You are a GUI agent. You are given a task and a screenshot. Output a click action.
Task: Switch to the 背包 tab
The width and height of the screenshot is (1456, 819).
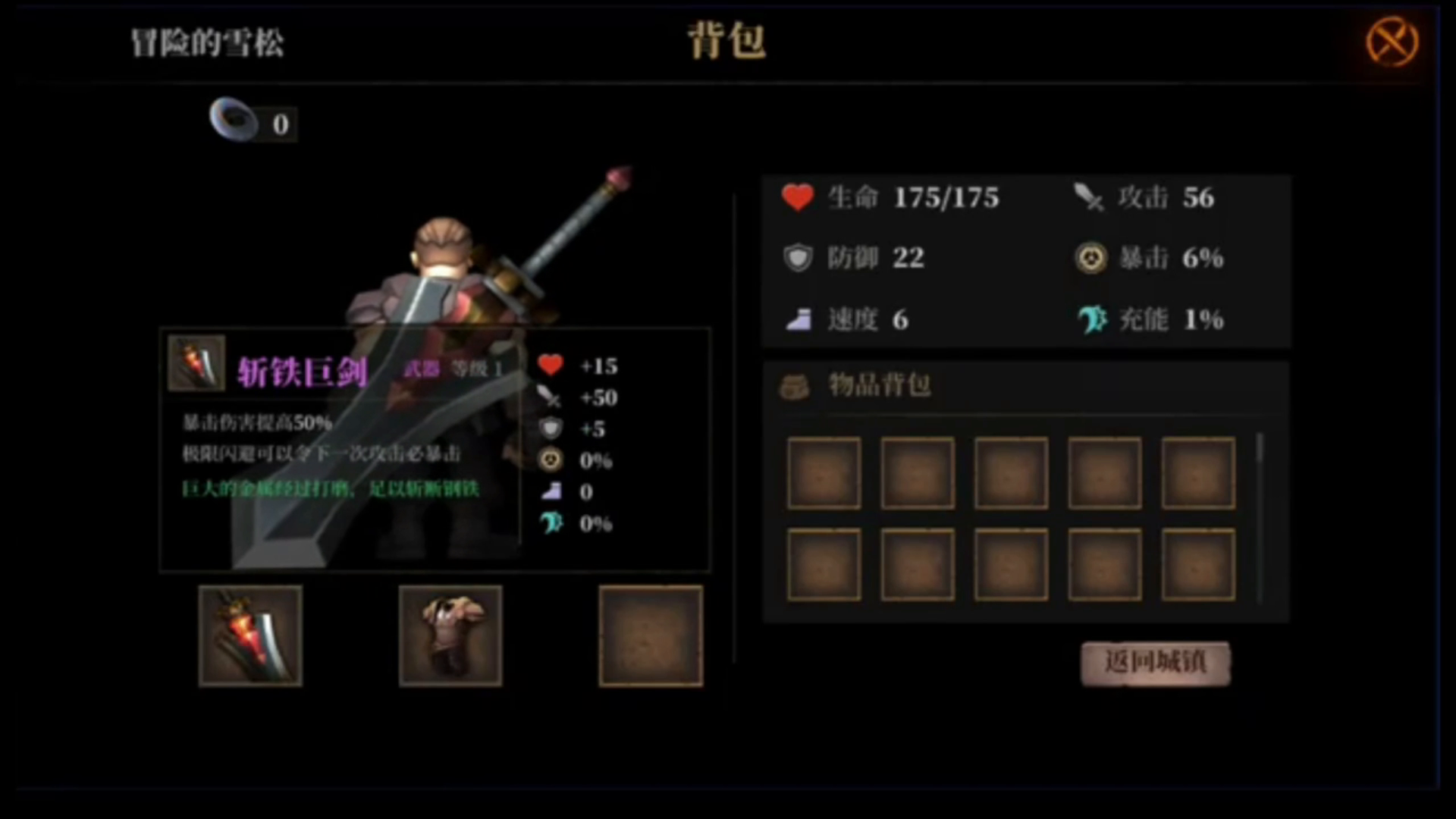(x=726, y=43)
